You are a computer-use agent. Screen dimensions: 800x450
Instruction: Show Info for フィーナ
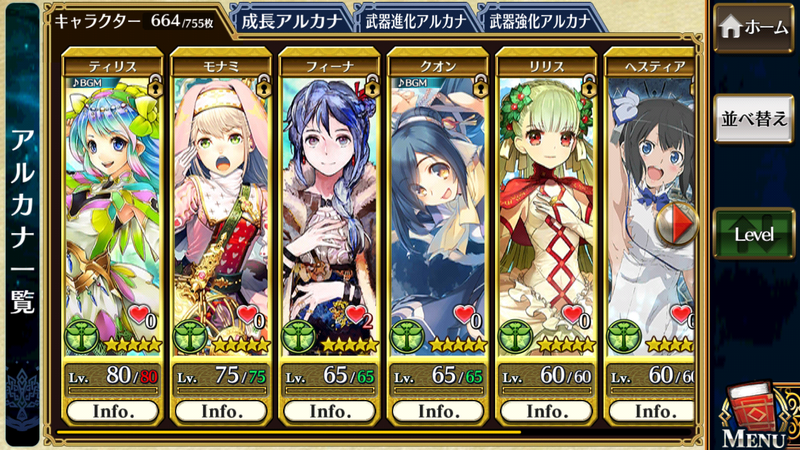(x=329, y=410)
